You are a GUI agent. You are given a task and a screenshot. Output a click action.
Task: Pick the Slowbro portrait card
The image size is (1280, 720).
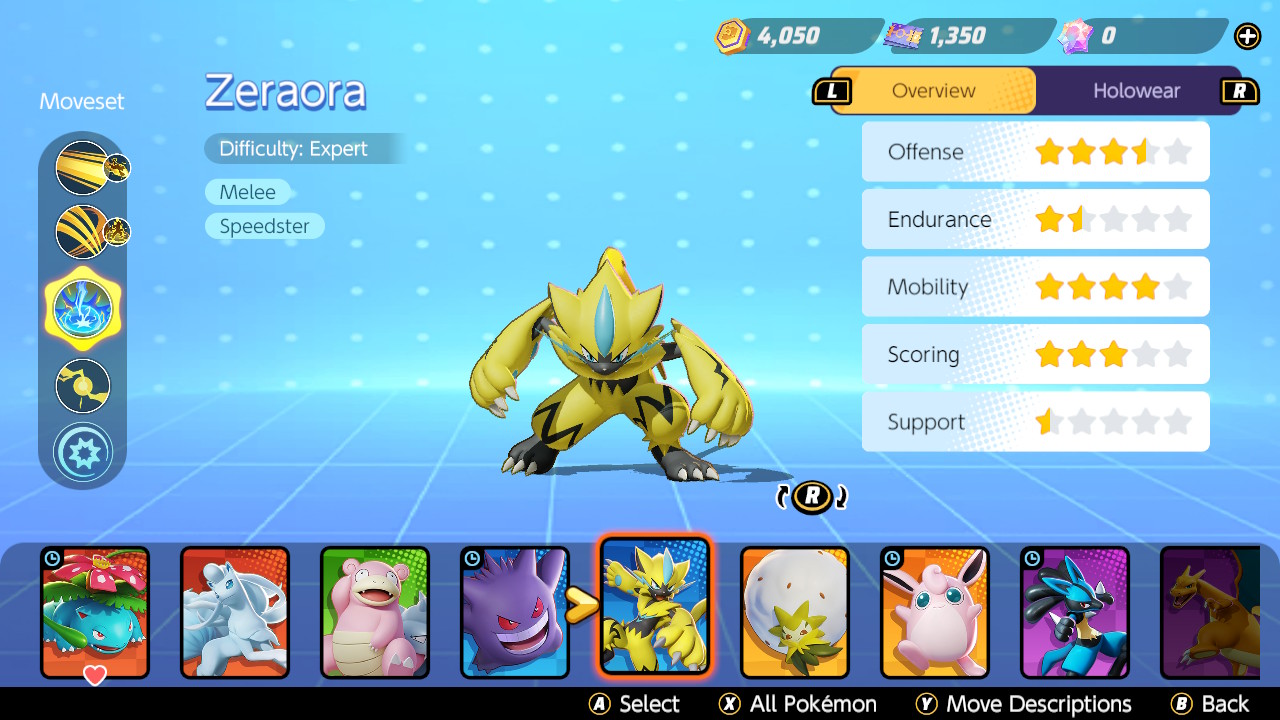(375, 611)
